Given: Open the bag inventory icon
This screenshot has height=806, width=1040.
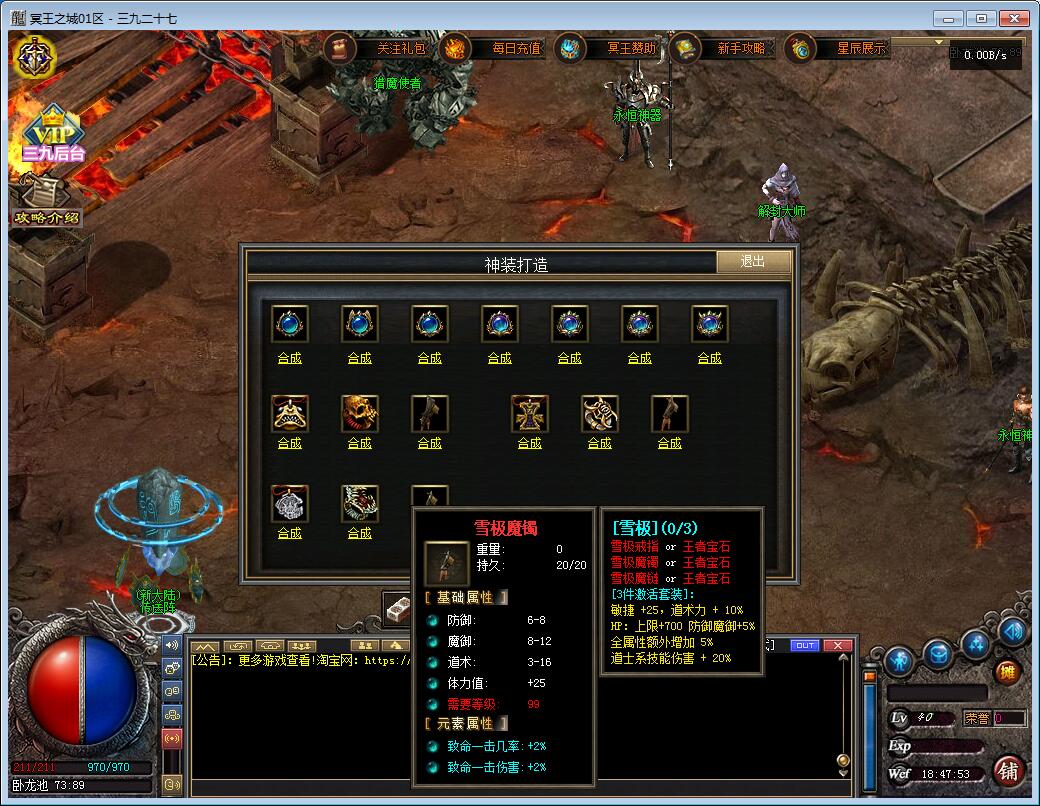Looking at the screenshot, I should [x=937, y=655].
